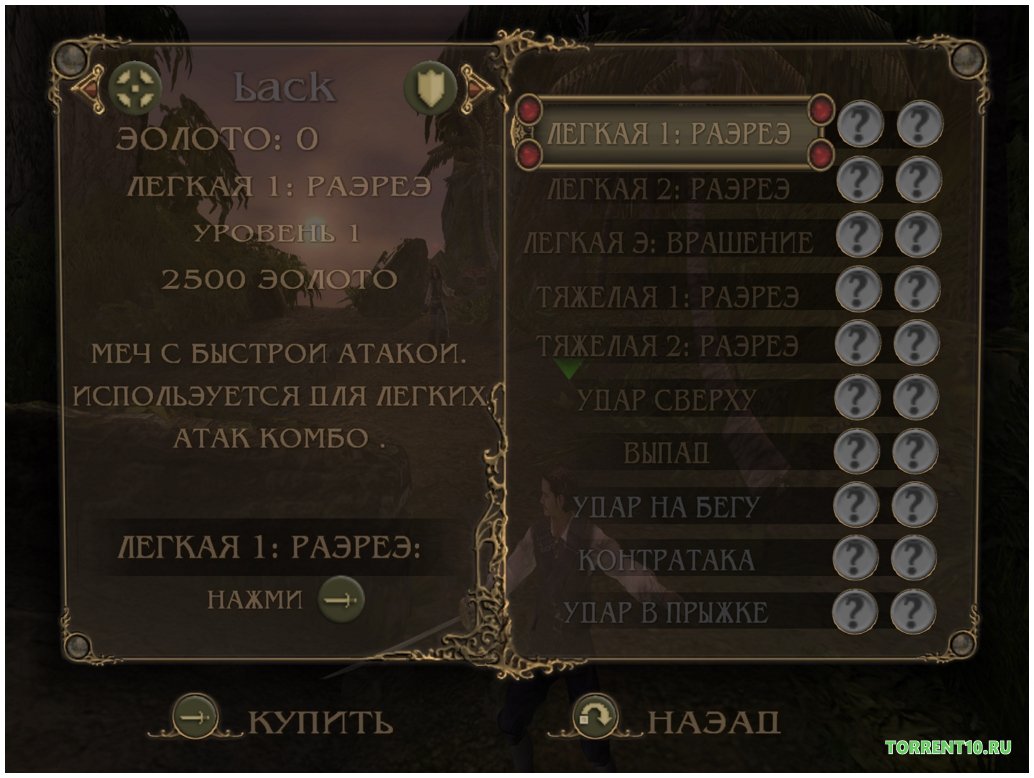1034x778 pixels.
Task: Select the ВРАЩЕНИЕ light attack entry
Action: coord(670,241)
